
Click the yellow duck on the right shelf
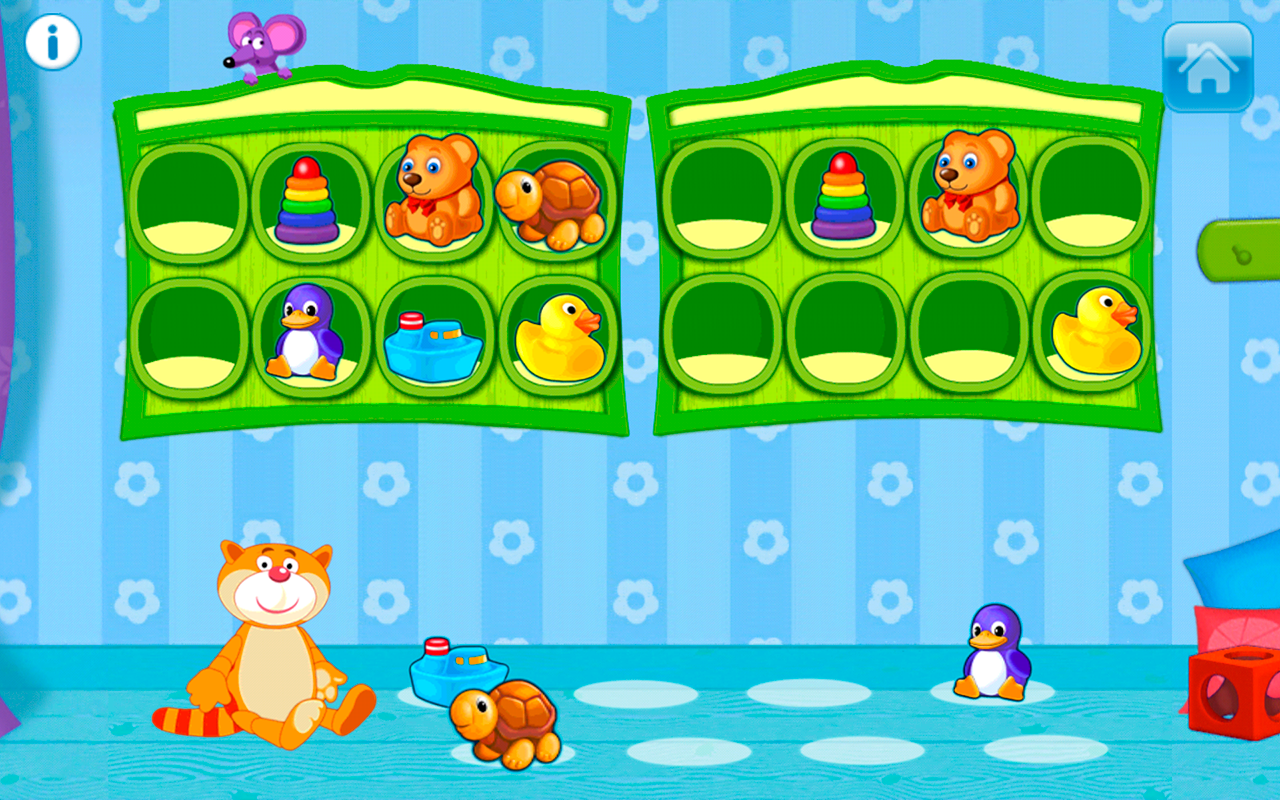tap(1097, 330)
